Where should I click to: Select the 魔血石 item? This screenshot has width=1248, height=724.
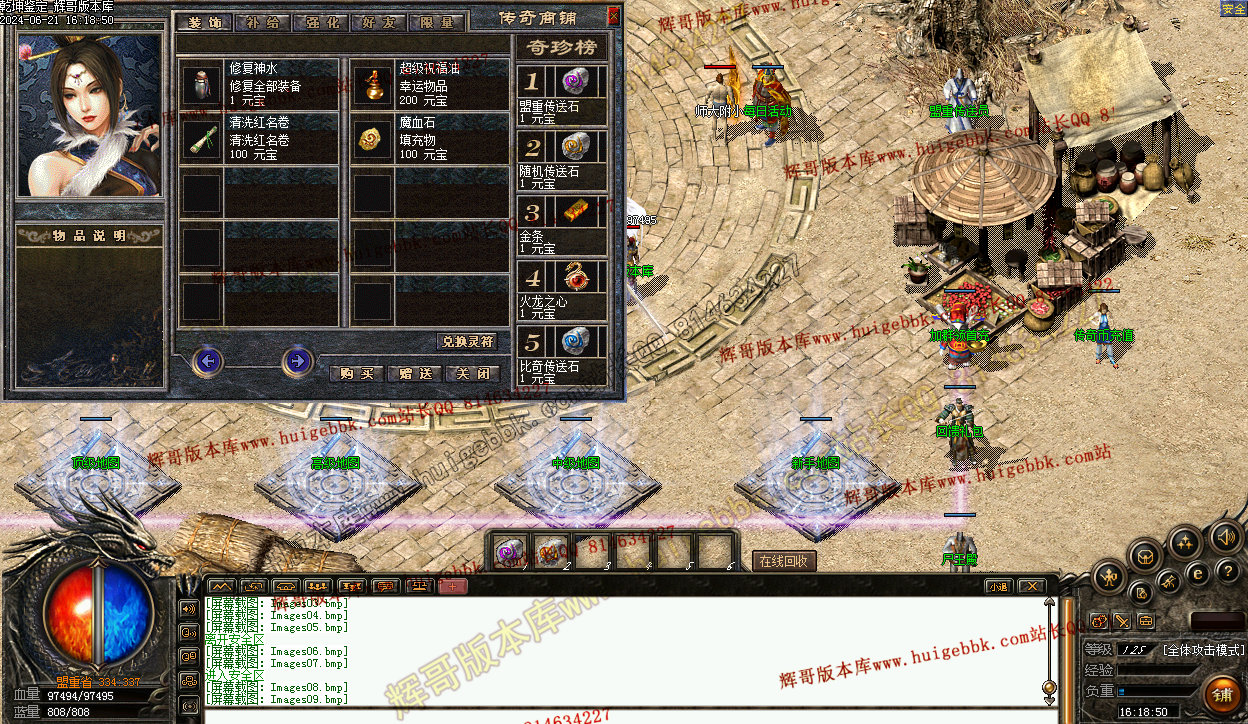click(x=429, y=139)
